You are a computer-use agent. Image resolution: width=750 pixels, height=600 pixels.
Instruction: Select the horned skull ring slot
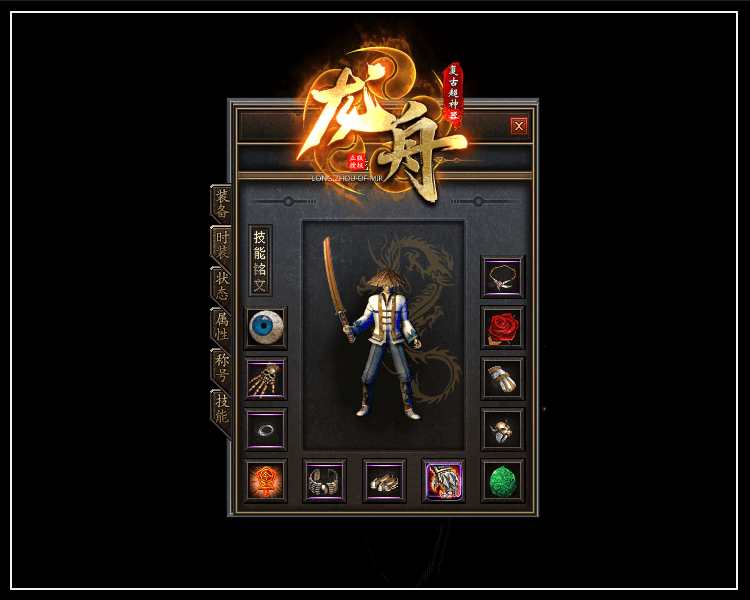click(502, 430)
